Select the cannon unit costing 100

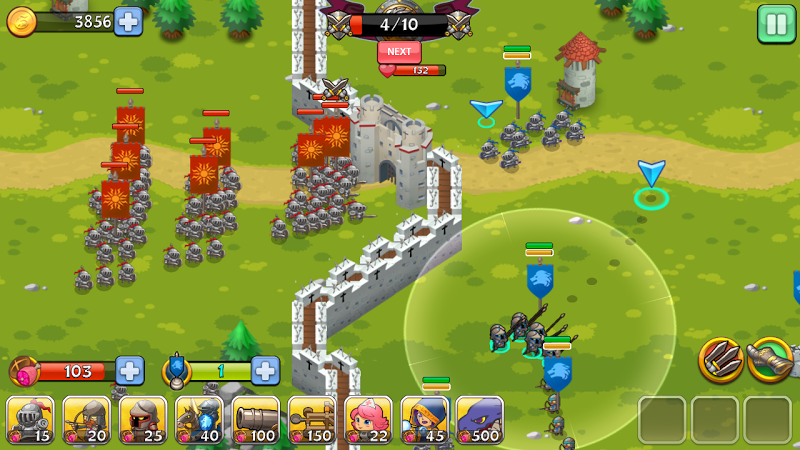[256, 420]
